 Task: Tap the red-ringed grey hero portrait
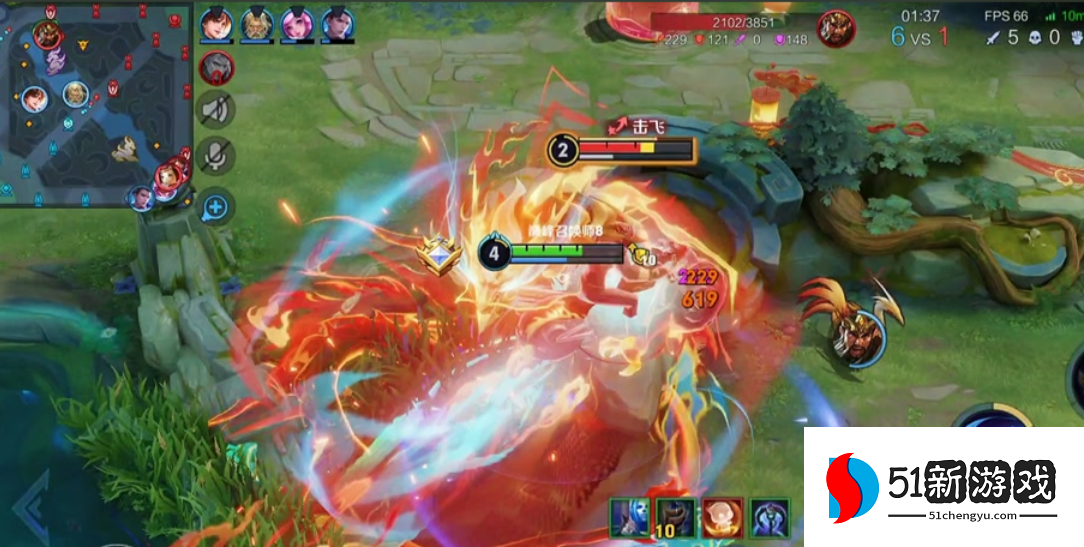[x=216, y=68]
